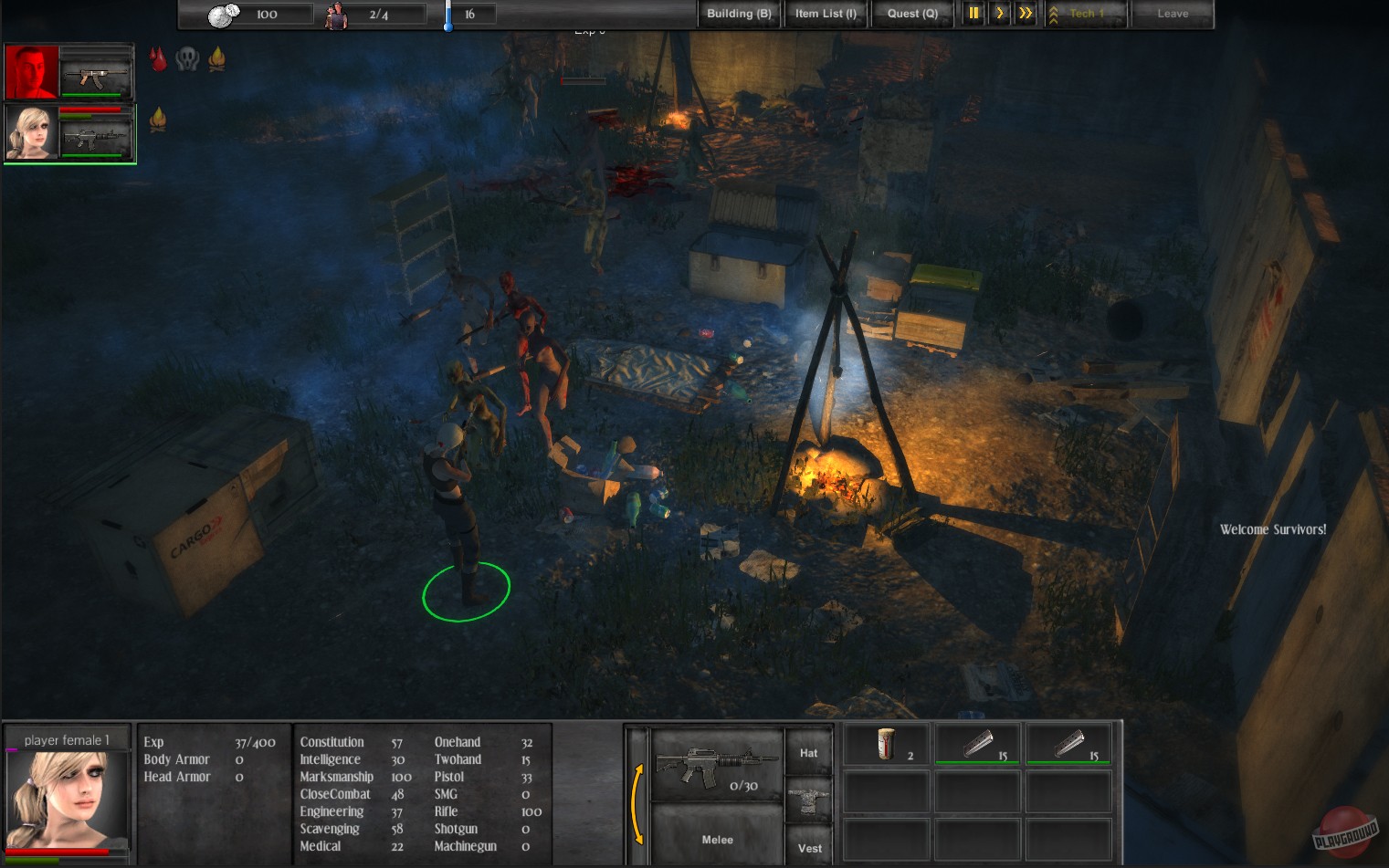The image size is (1389, 868).
Task: Click the medicine item in the inventory
Action: coord(884,744)
